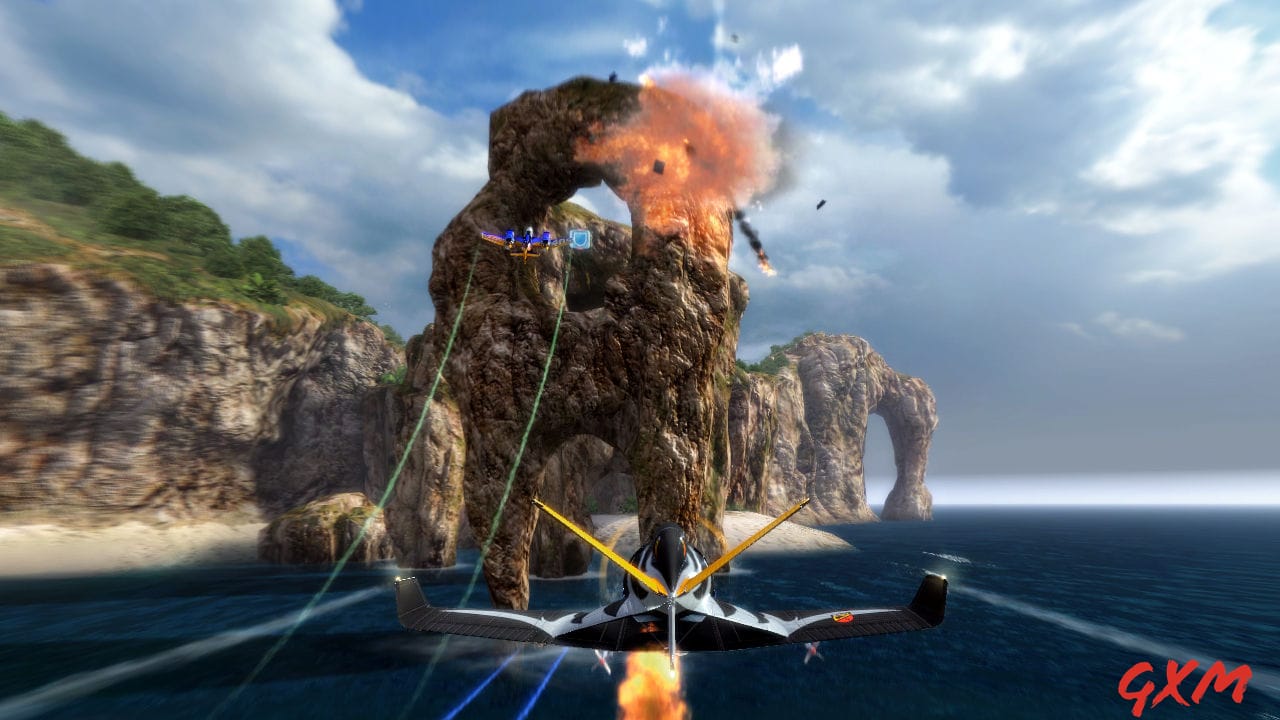Click the red GXM watermark logo
The width and height of the screenshot is (1280, 720).
1183,686
